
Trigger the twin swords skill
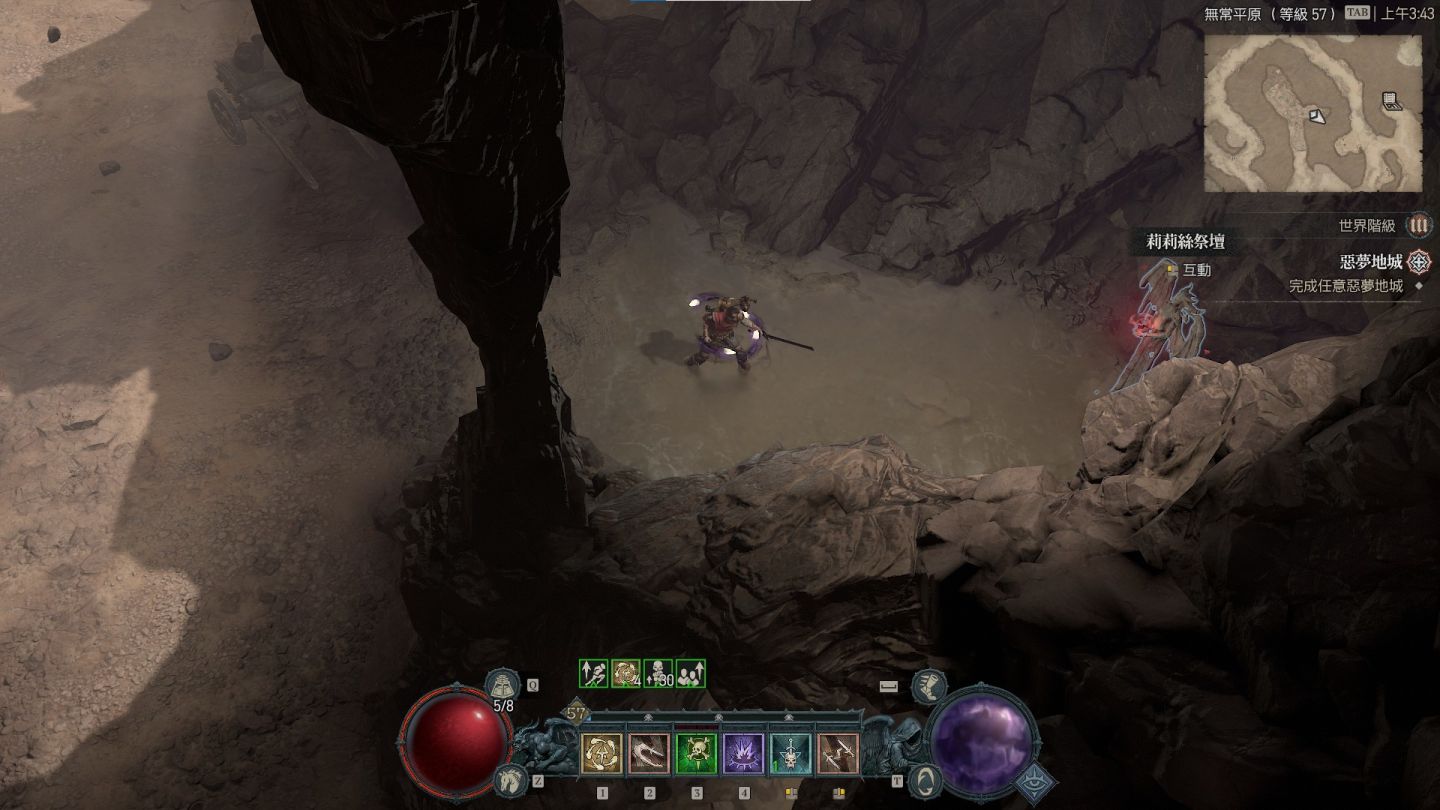[x=838, y=753]
